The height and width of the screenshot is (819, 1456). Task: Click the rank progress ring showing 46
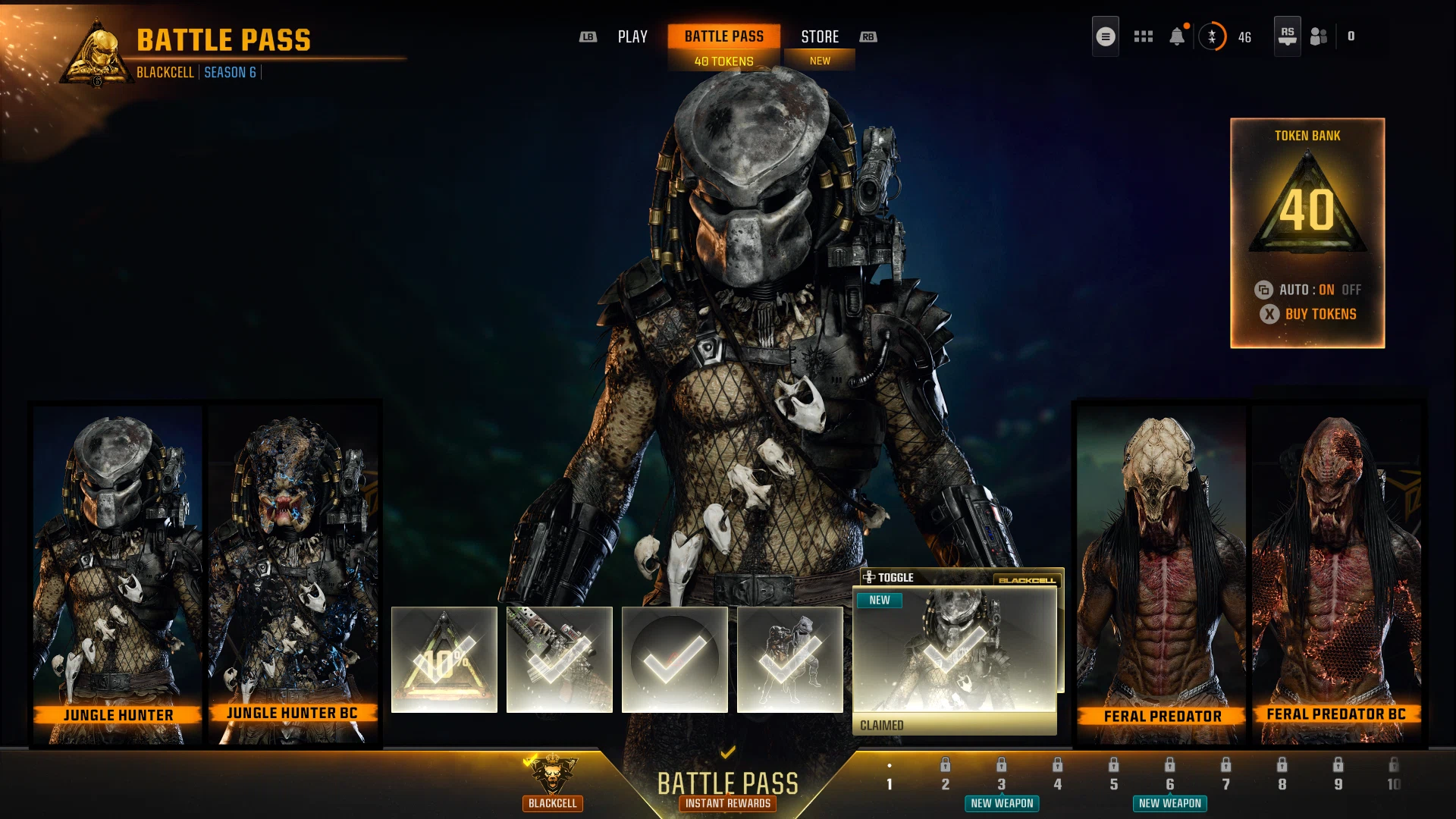[x=1213, y=36]
